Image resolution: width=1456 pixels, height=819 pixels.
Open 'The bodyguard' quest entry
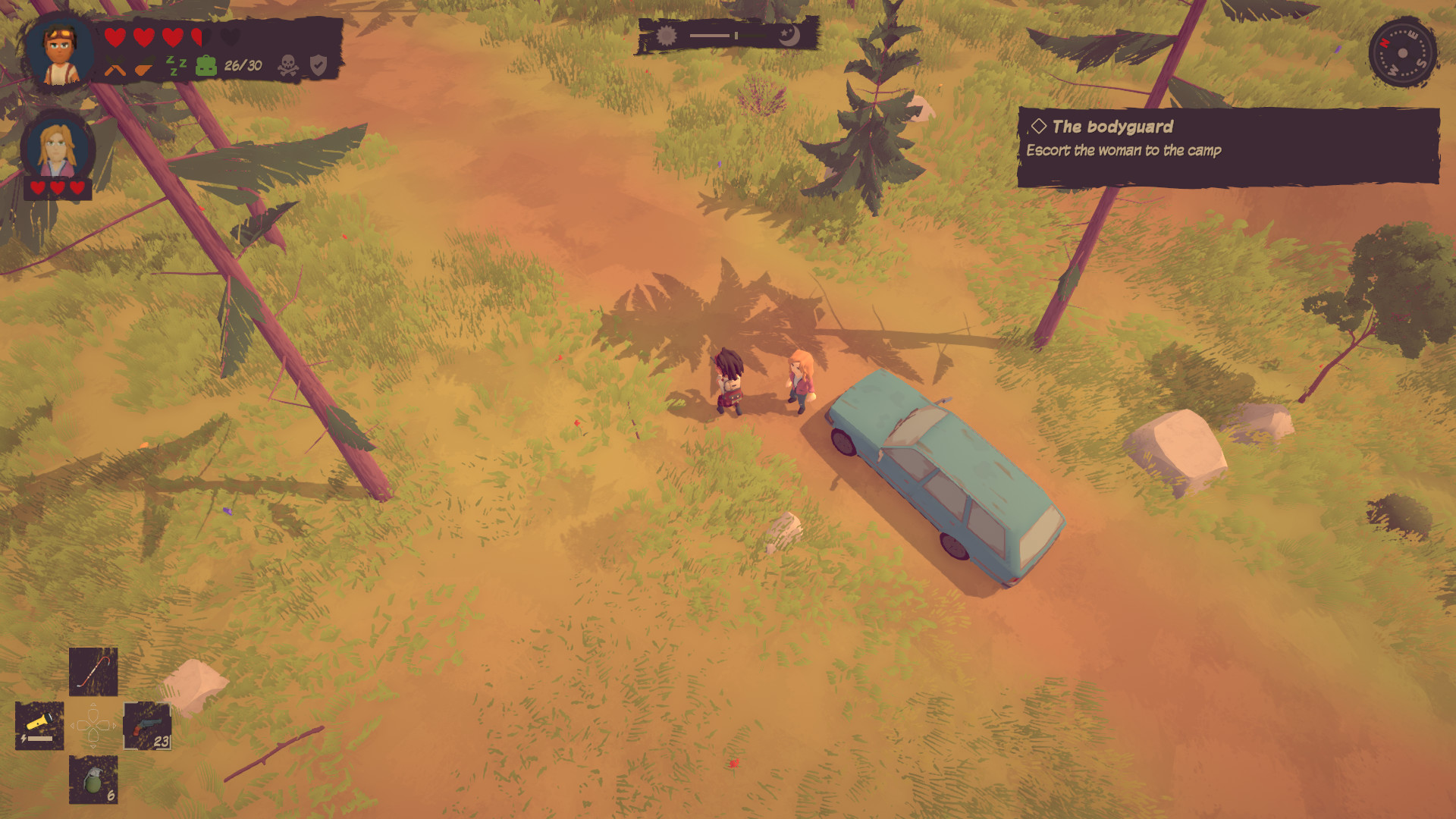[x=1111, y=127]
